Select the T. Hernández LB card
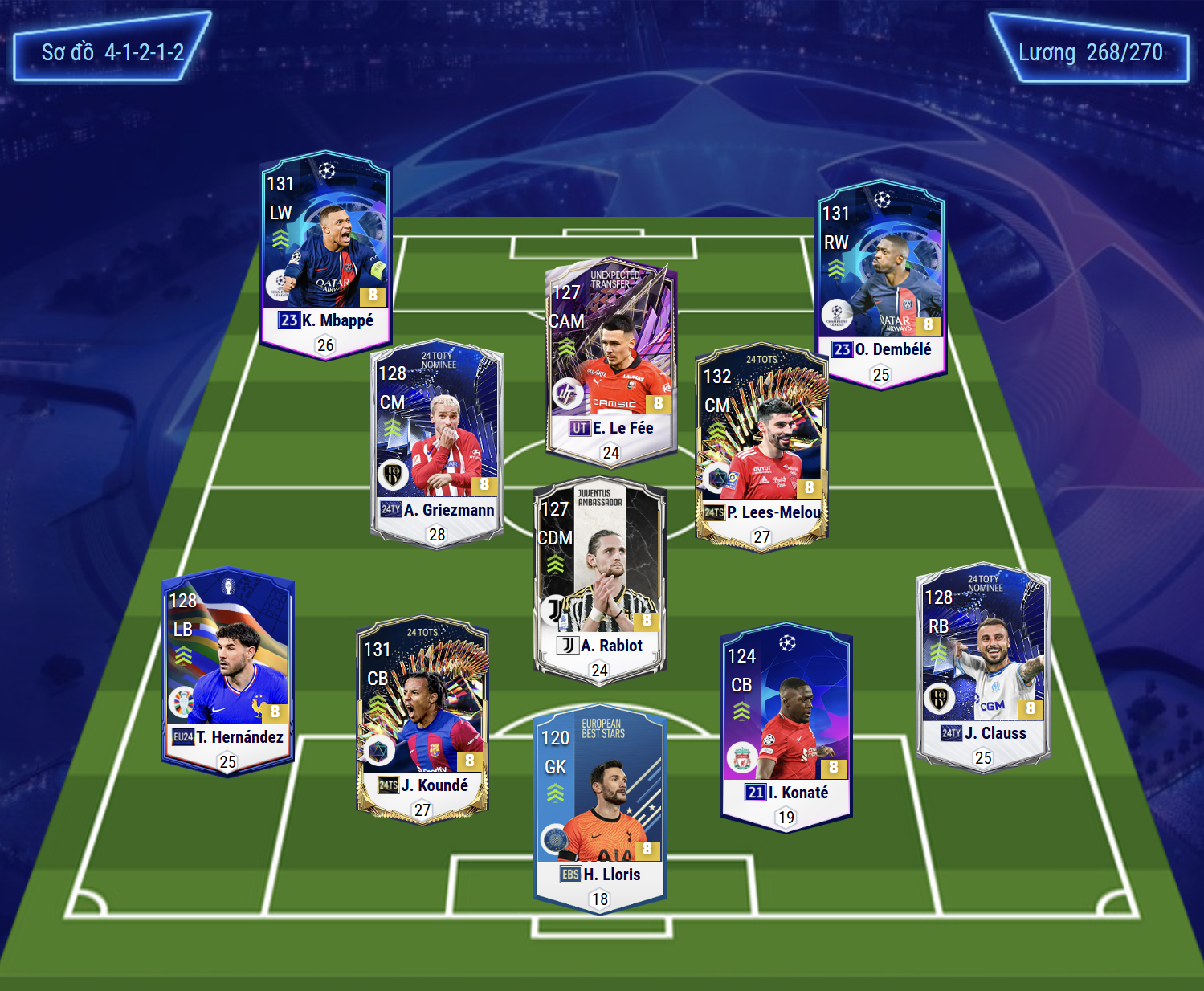This screenshot has width=1204, height=991. click(227, 671)
